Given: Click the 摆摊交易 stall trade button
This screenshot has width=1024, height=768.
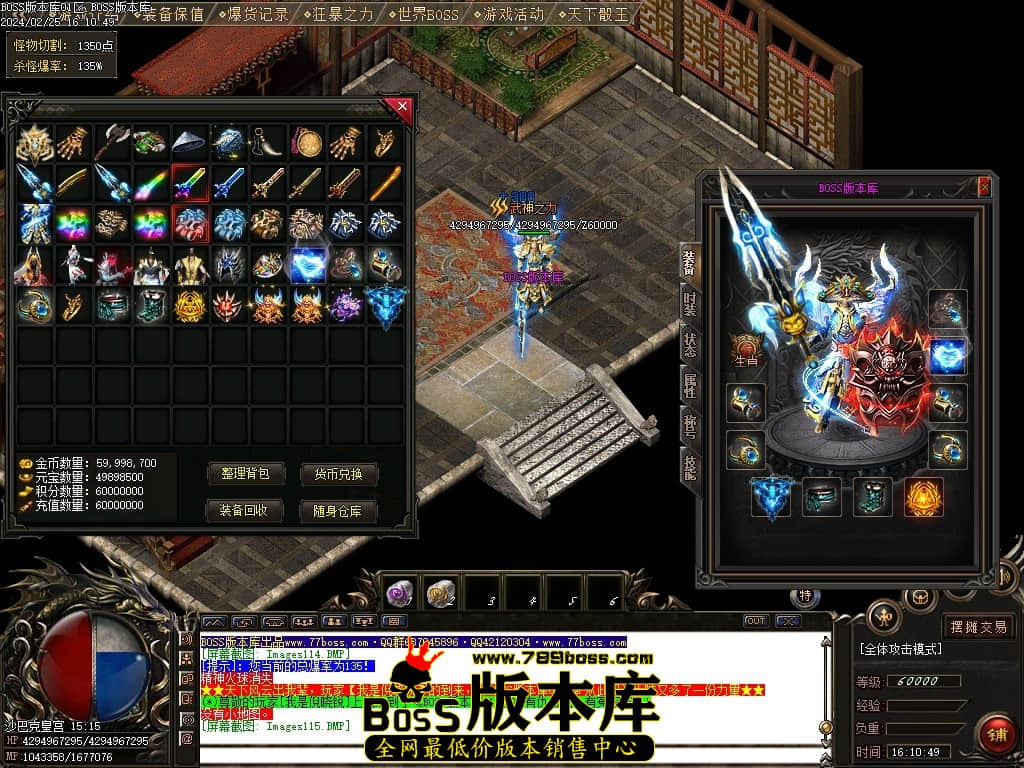Looking at the screenshot, I should pos(978,627).
